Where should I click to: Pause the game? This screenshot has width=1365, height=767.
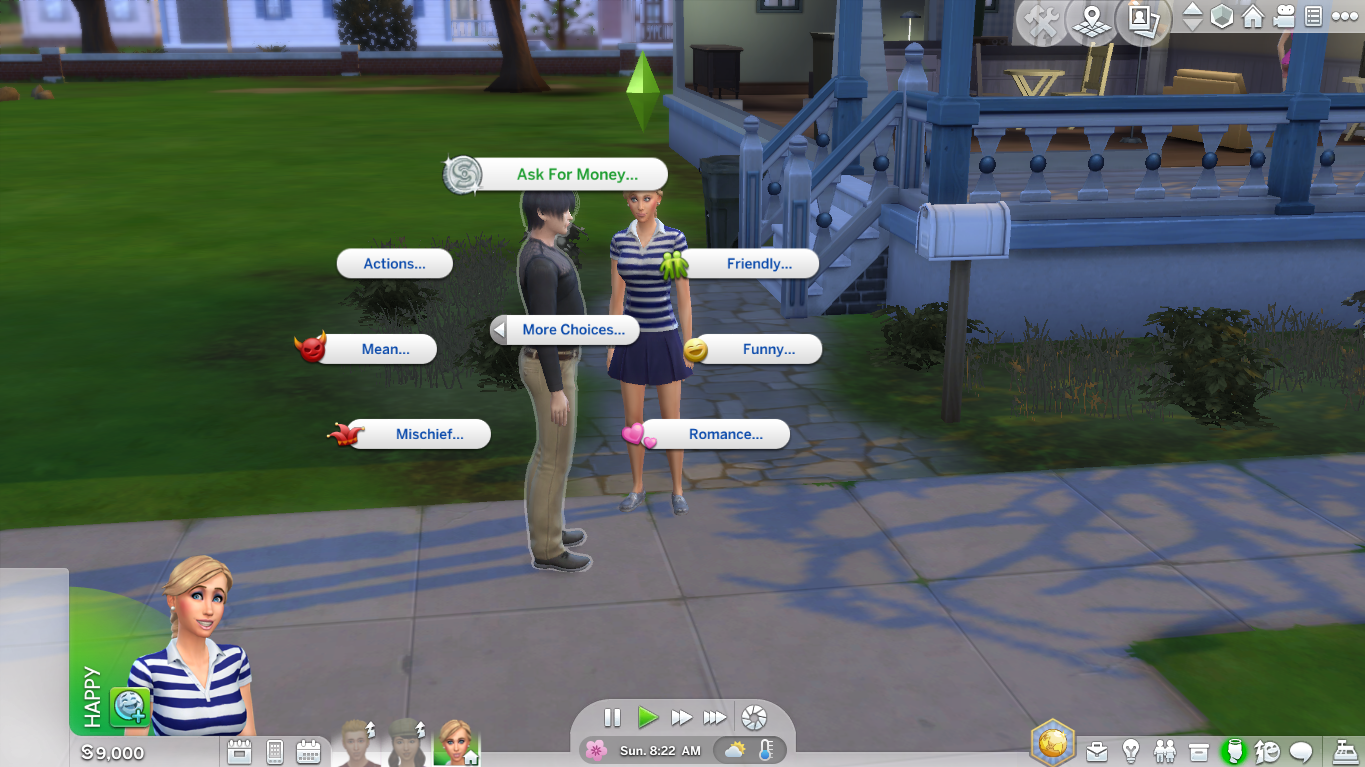(611, 717)
